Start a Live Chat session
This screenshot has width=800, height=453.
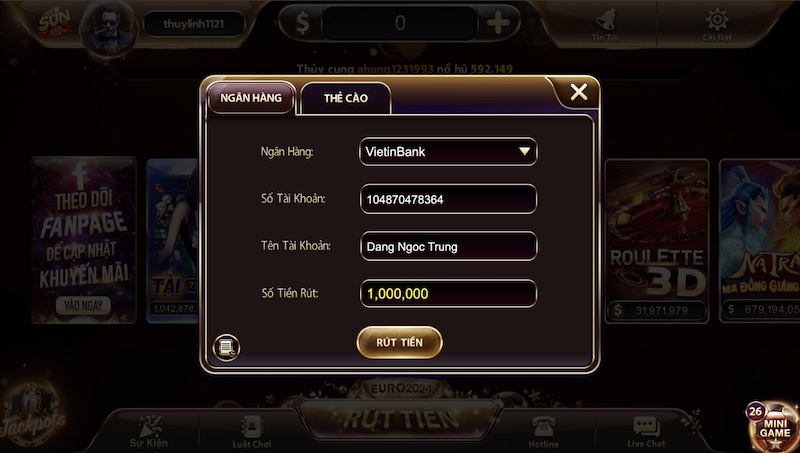tap(646, 429)
